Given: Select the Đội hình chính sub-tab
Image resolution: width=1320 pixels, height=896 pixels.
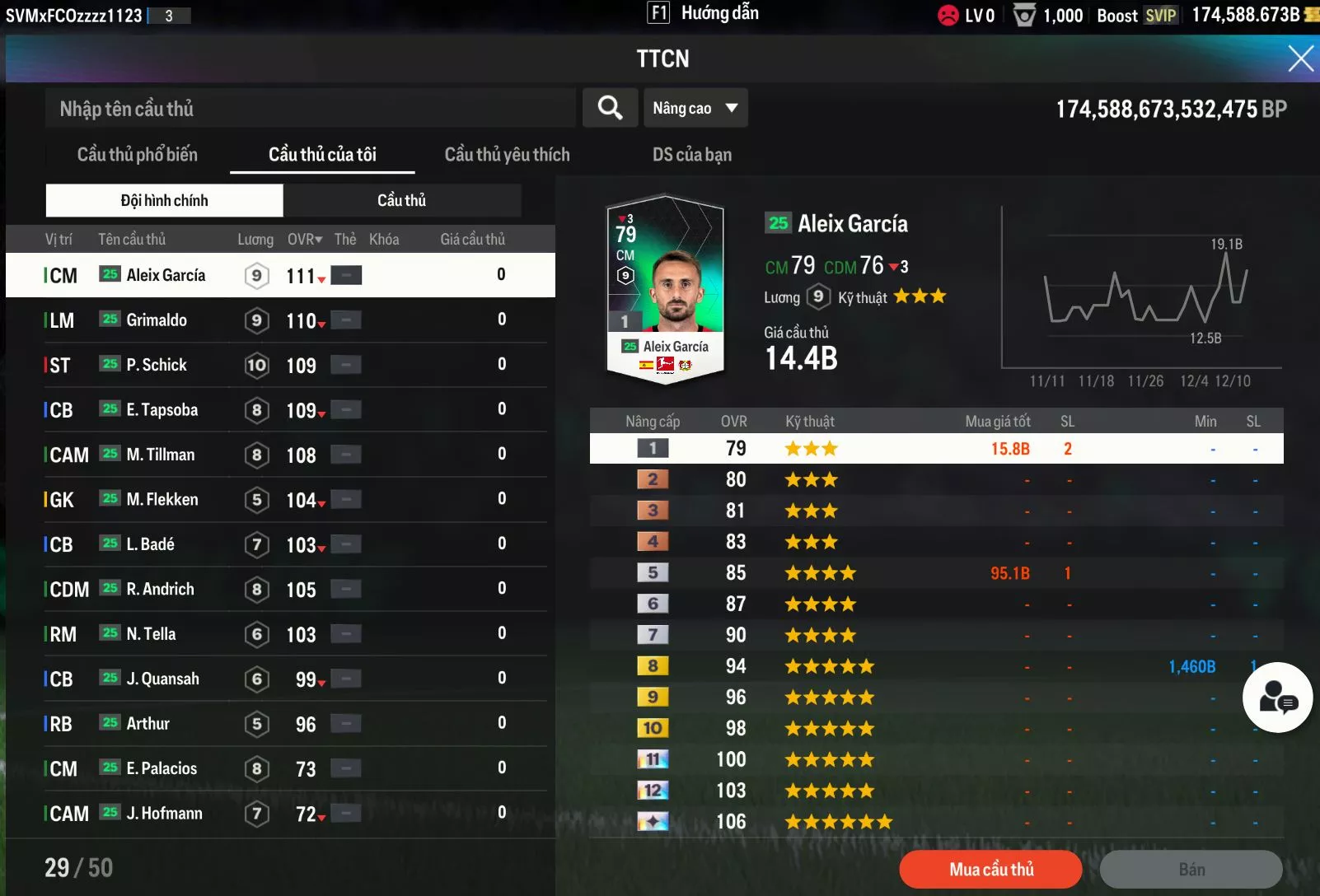Looking at the screenshot, I should (165, 200).
